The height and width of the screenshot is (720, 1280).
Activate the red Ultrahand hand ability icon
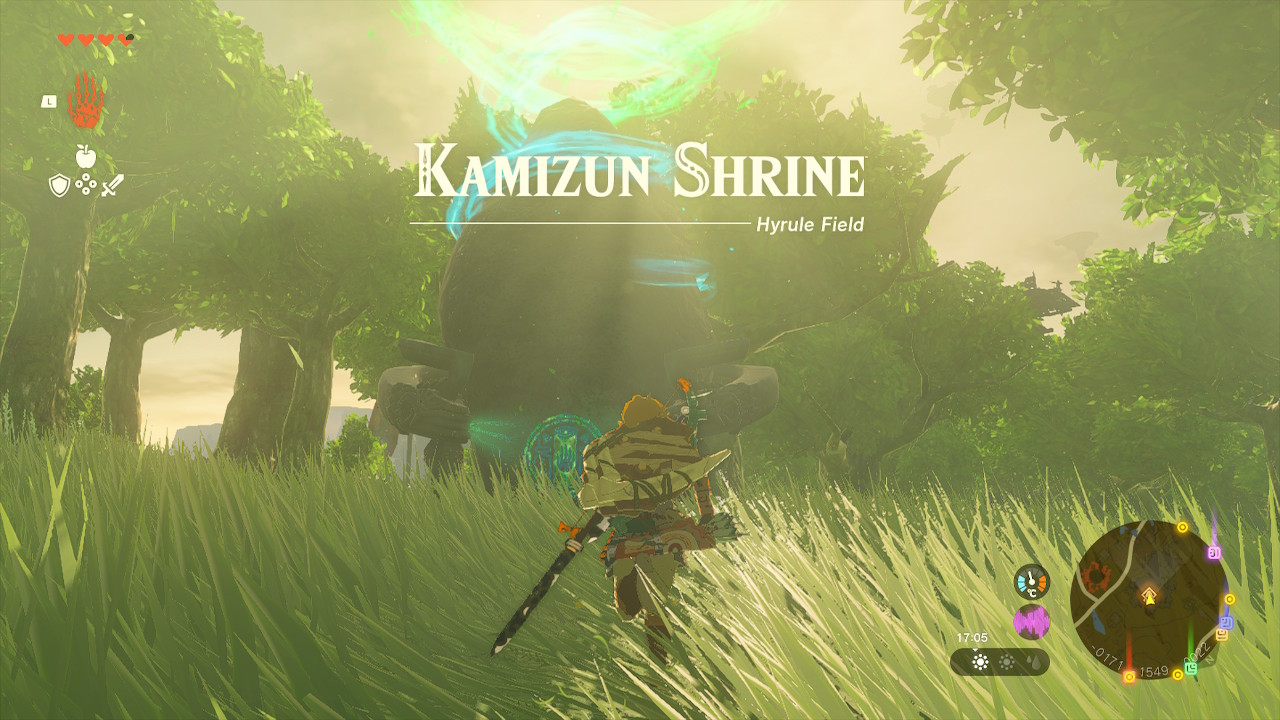85,101
